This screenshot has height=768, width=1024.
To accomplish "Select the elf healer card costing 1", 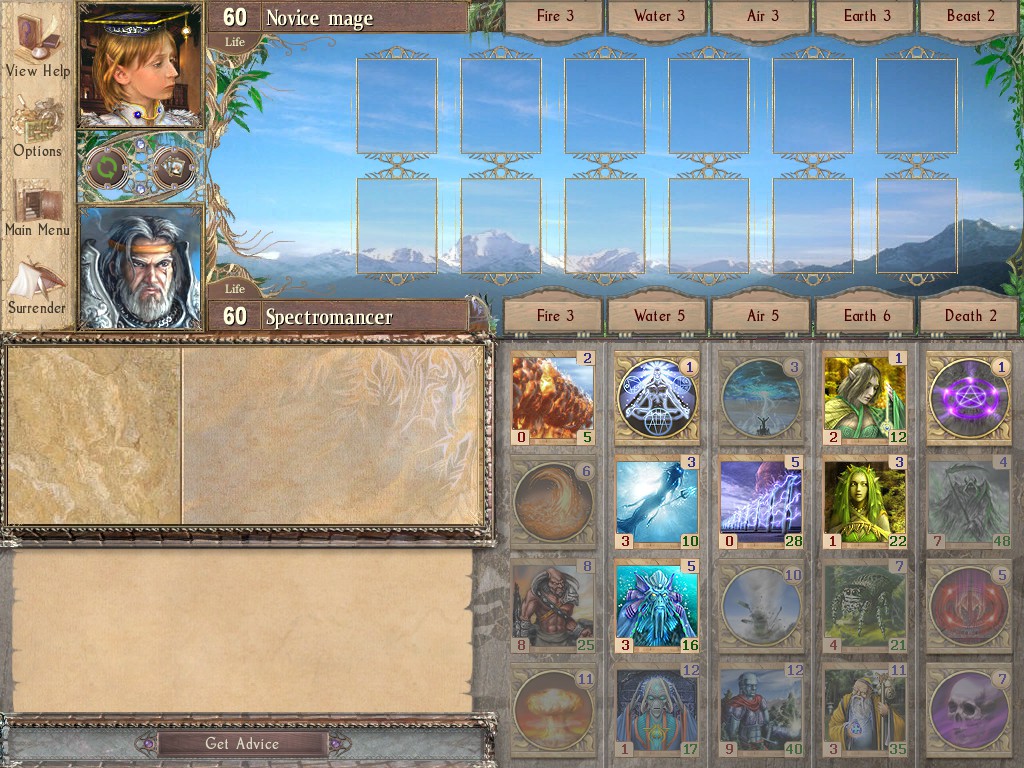I will [865, 397].
